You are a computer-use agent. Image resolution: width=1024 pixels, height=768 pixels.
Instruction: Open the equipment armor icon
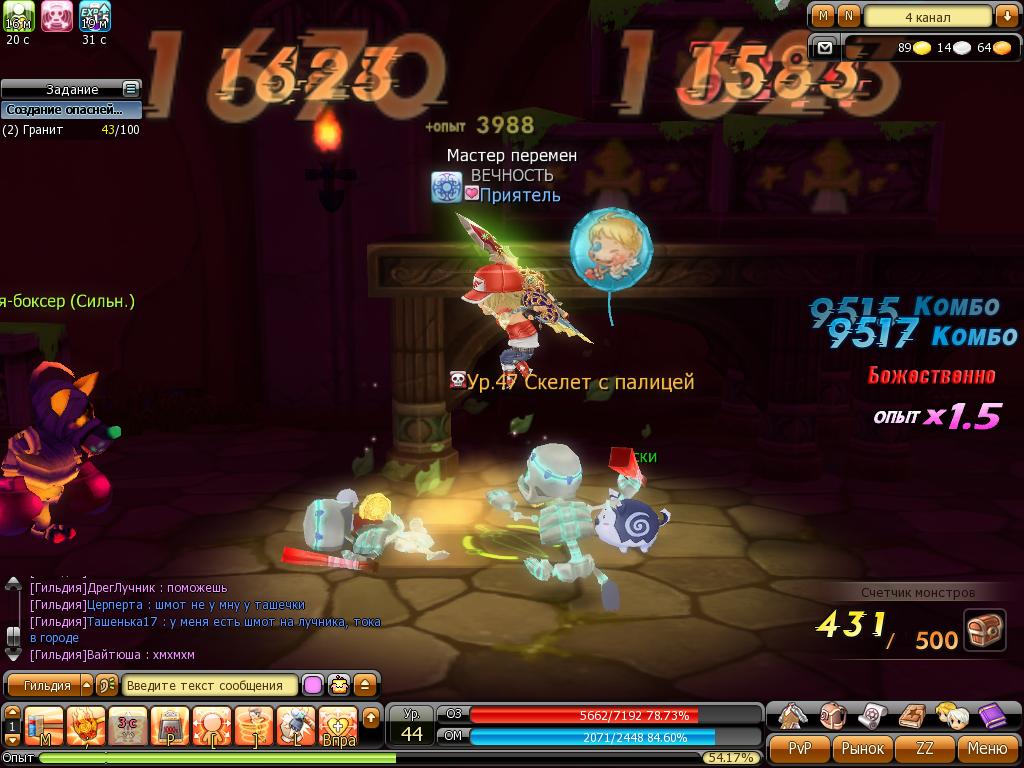[793, 715]
